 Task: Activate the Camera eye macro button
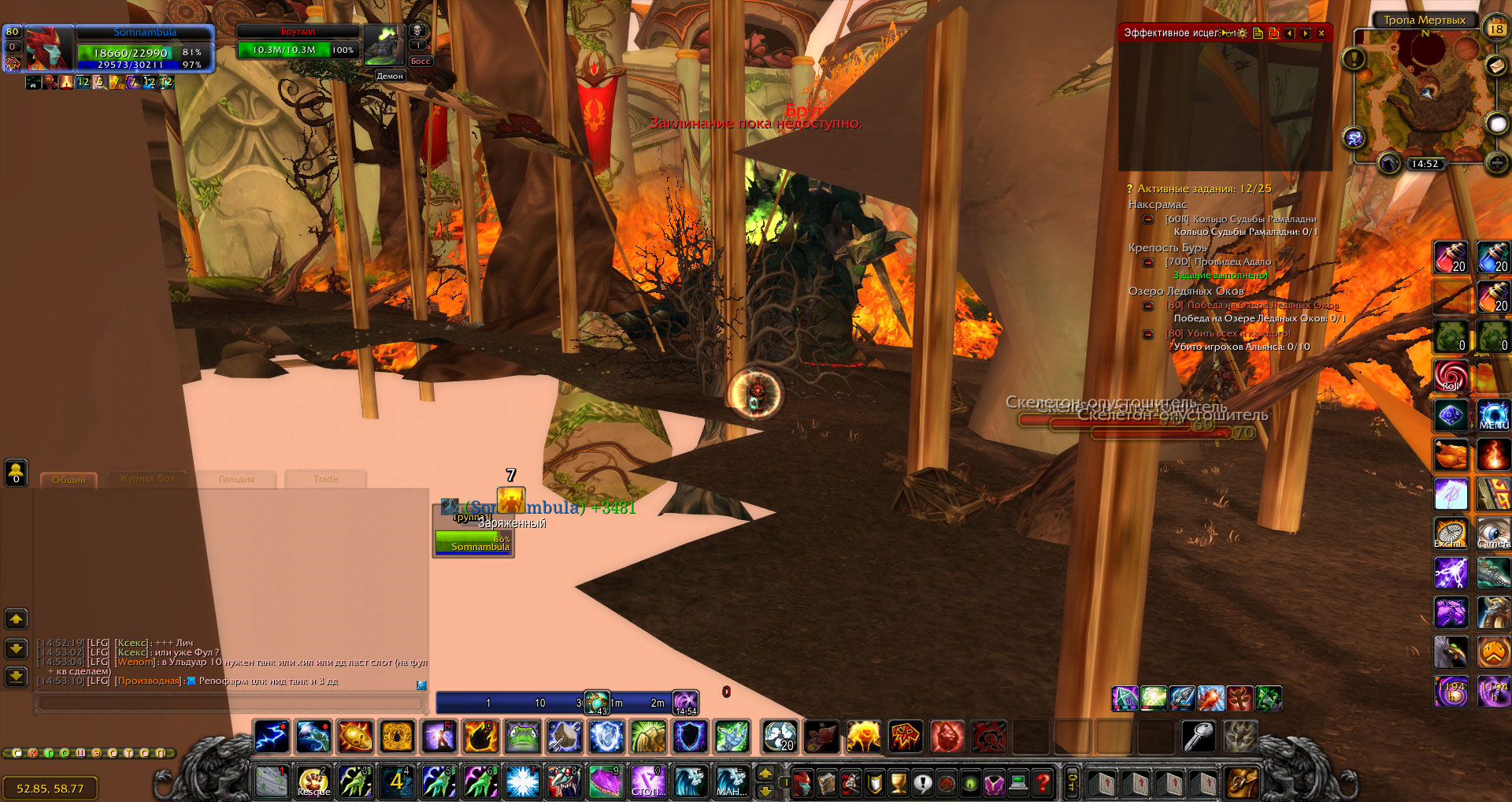[1493, 533]
